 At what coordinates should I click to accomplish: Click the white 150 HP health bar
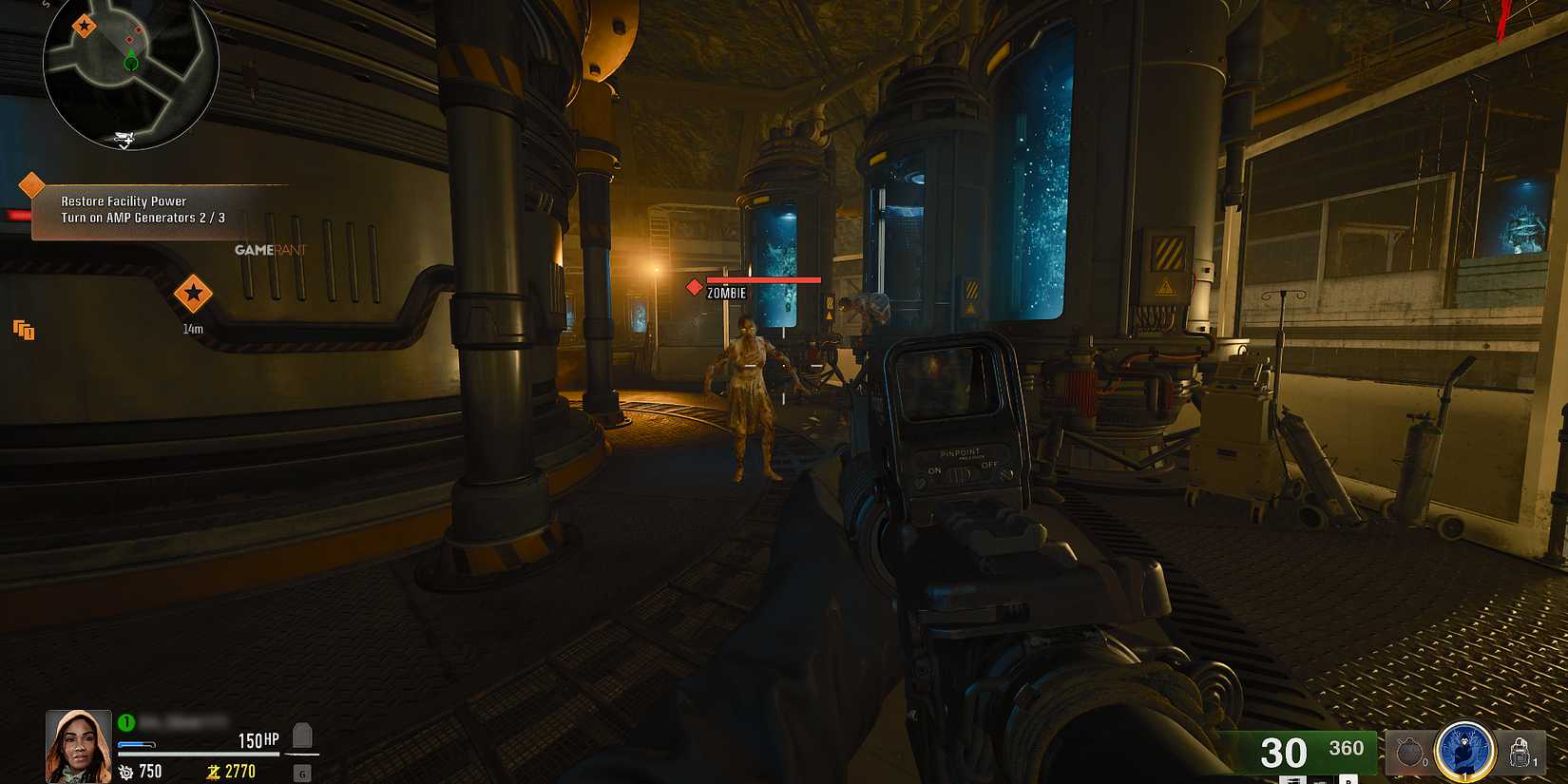200,754
